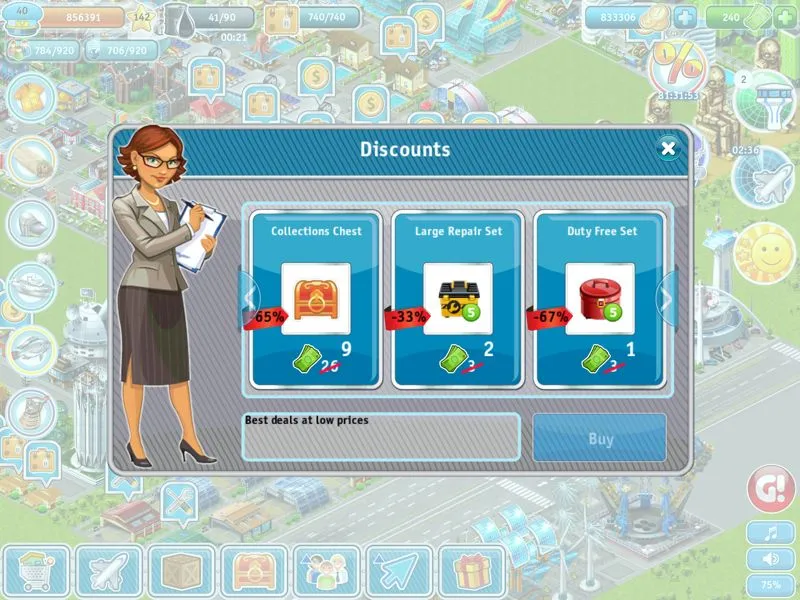Show previous discount offers with left arrow
This screenshot has height=600, width=800.
pos(249,295)
